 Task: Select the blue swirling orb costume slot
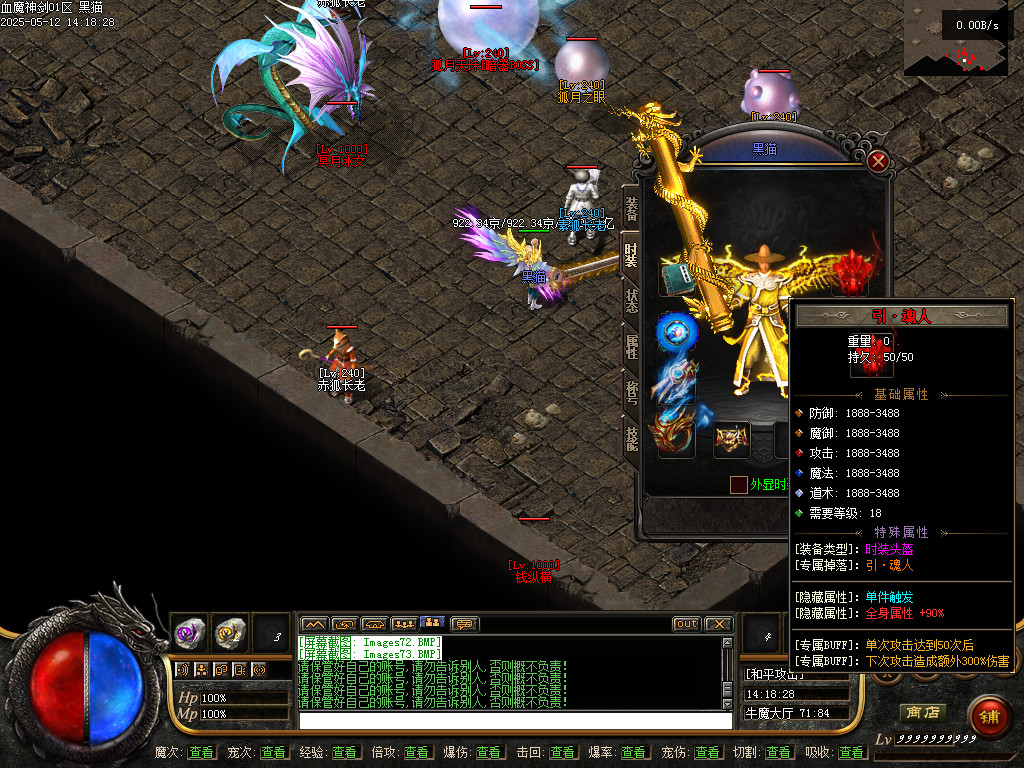coord(675,332)
